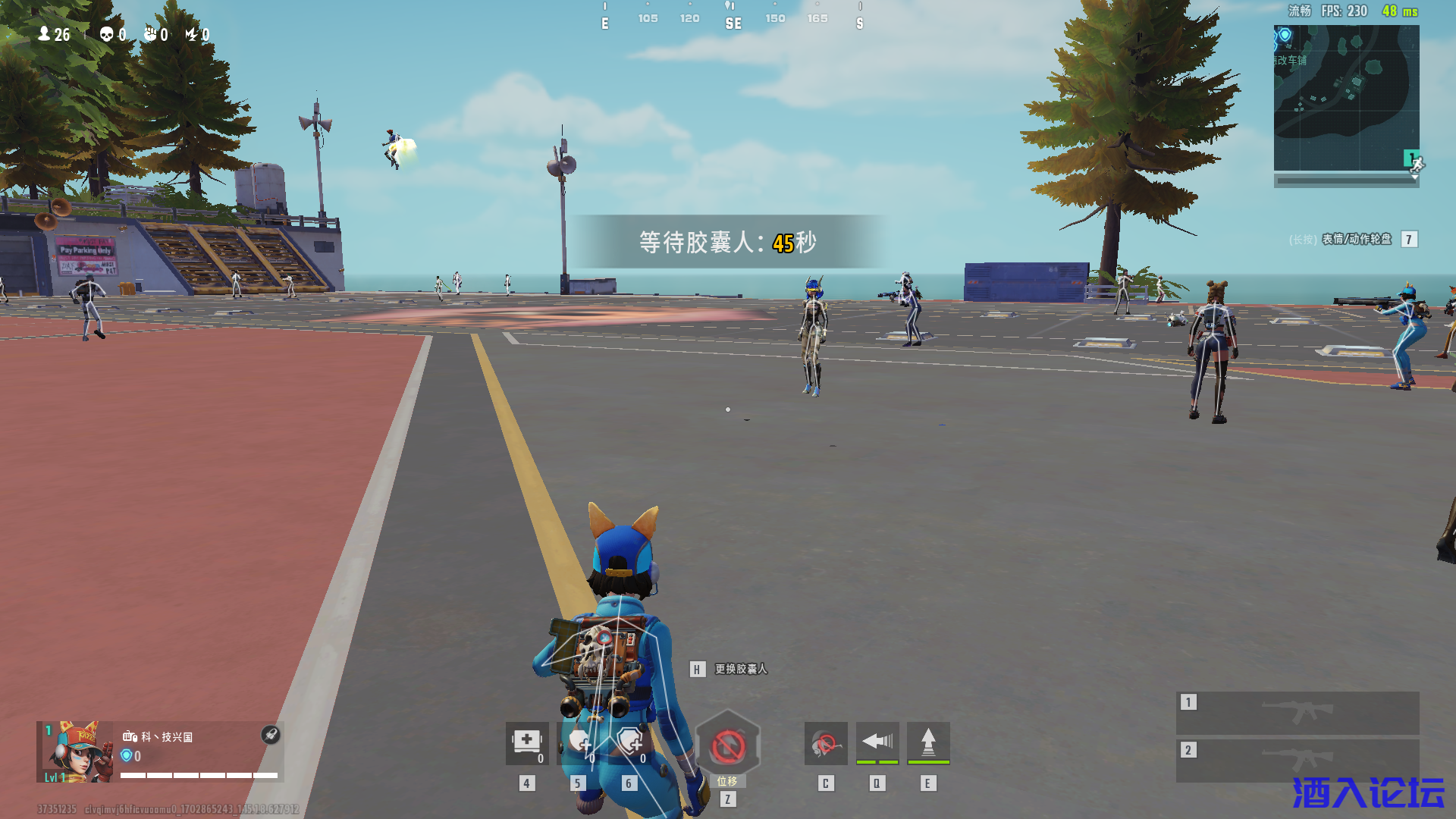
Task: Open the 表情/动作轮盘 emote wheel
Action: click(x=1356, y=240)
